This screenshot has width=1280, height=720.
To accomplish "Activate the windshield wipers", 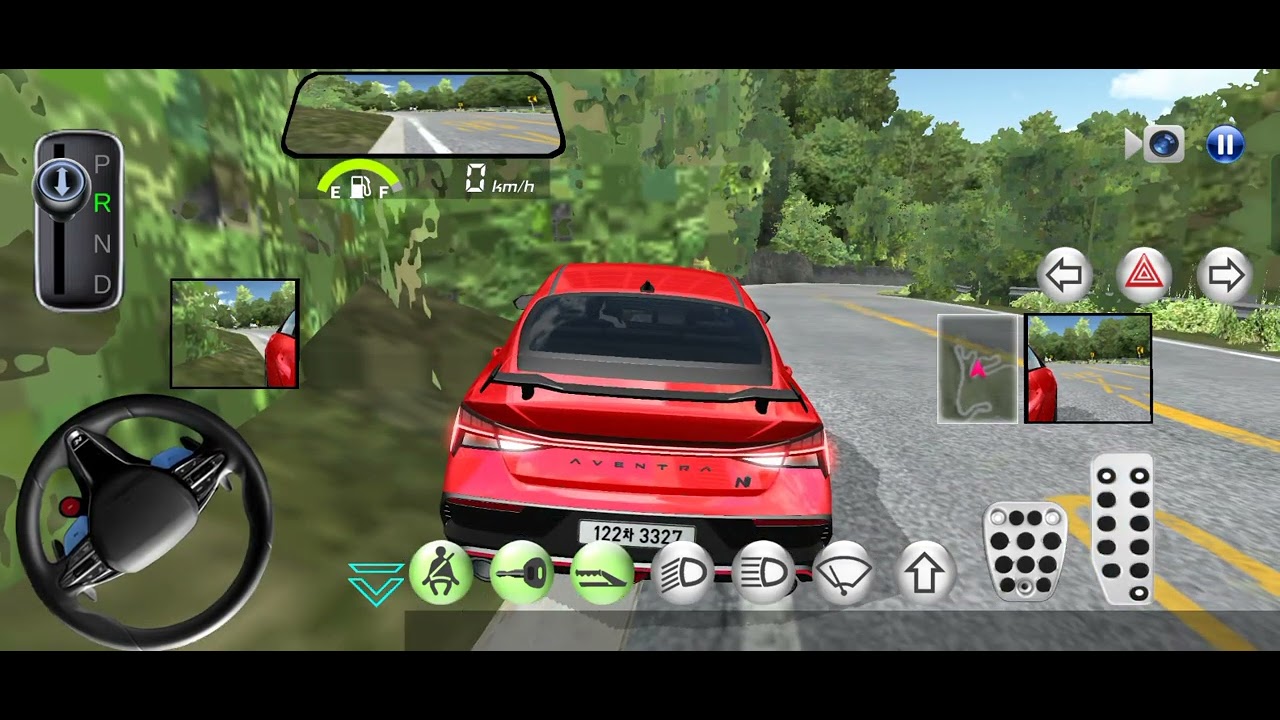I will (844, 573).
